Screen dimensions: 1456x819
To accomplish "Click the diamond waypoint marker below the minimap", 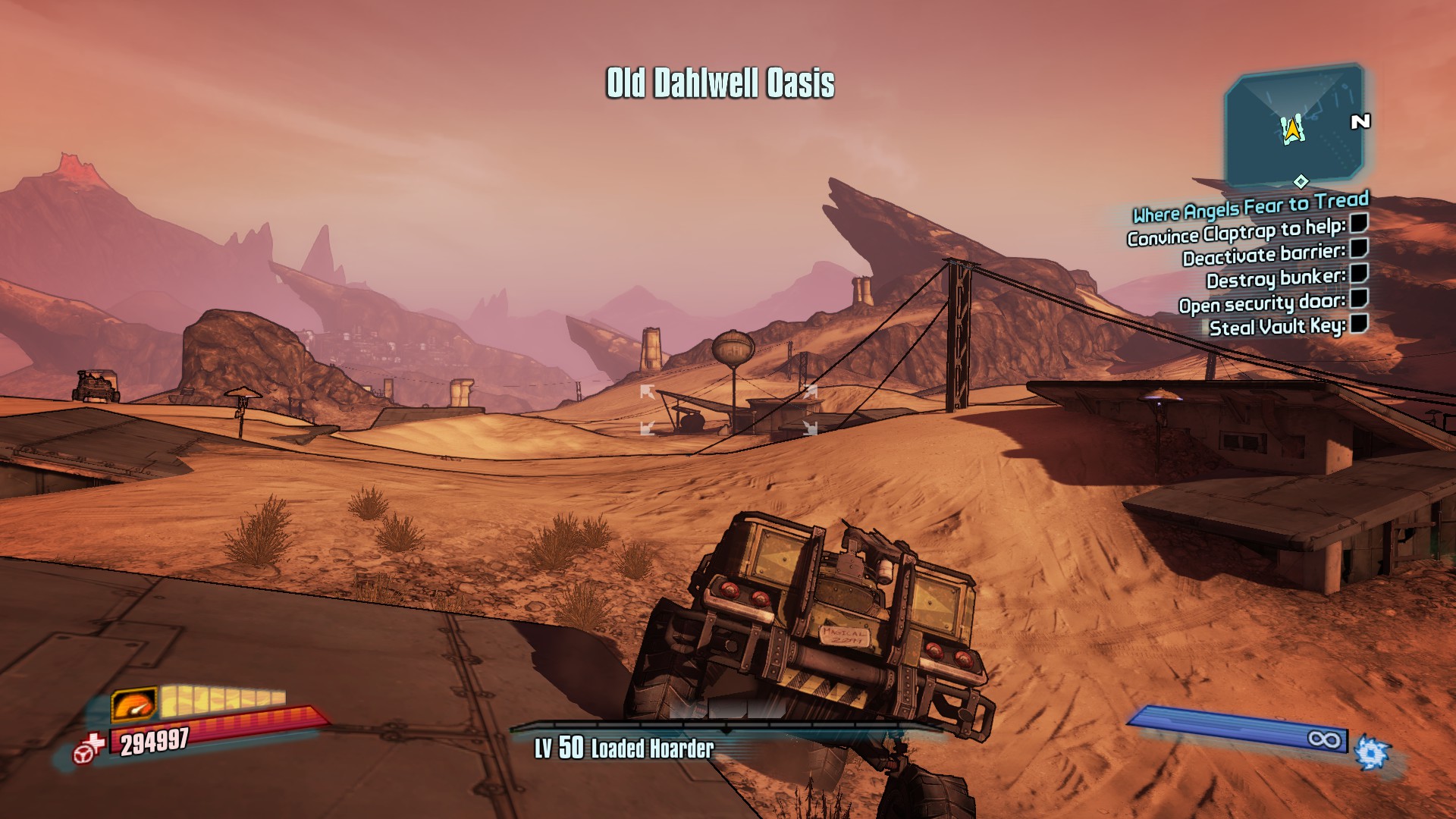I will [1301, 181].
